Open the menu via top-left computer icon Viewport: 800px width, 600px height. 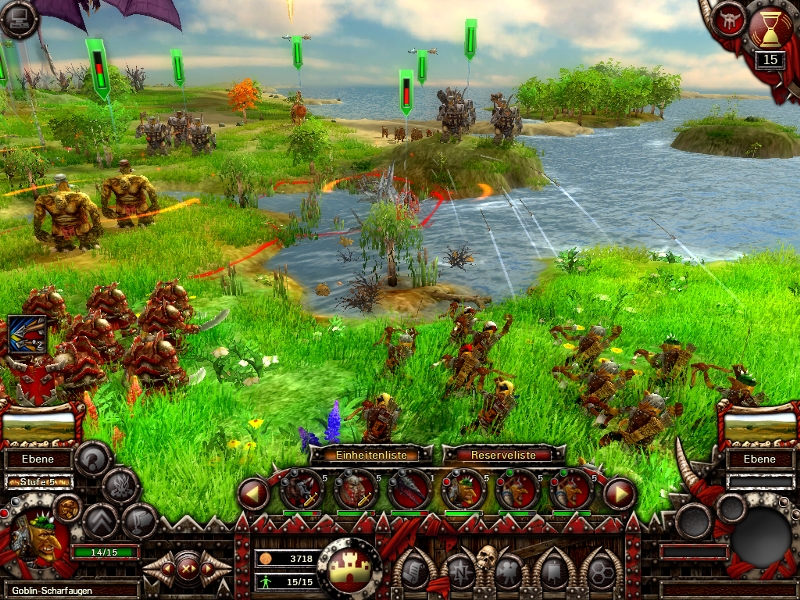coord(18,18)
